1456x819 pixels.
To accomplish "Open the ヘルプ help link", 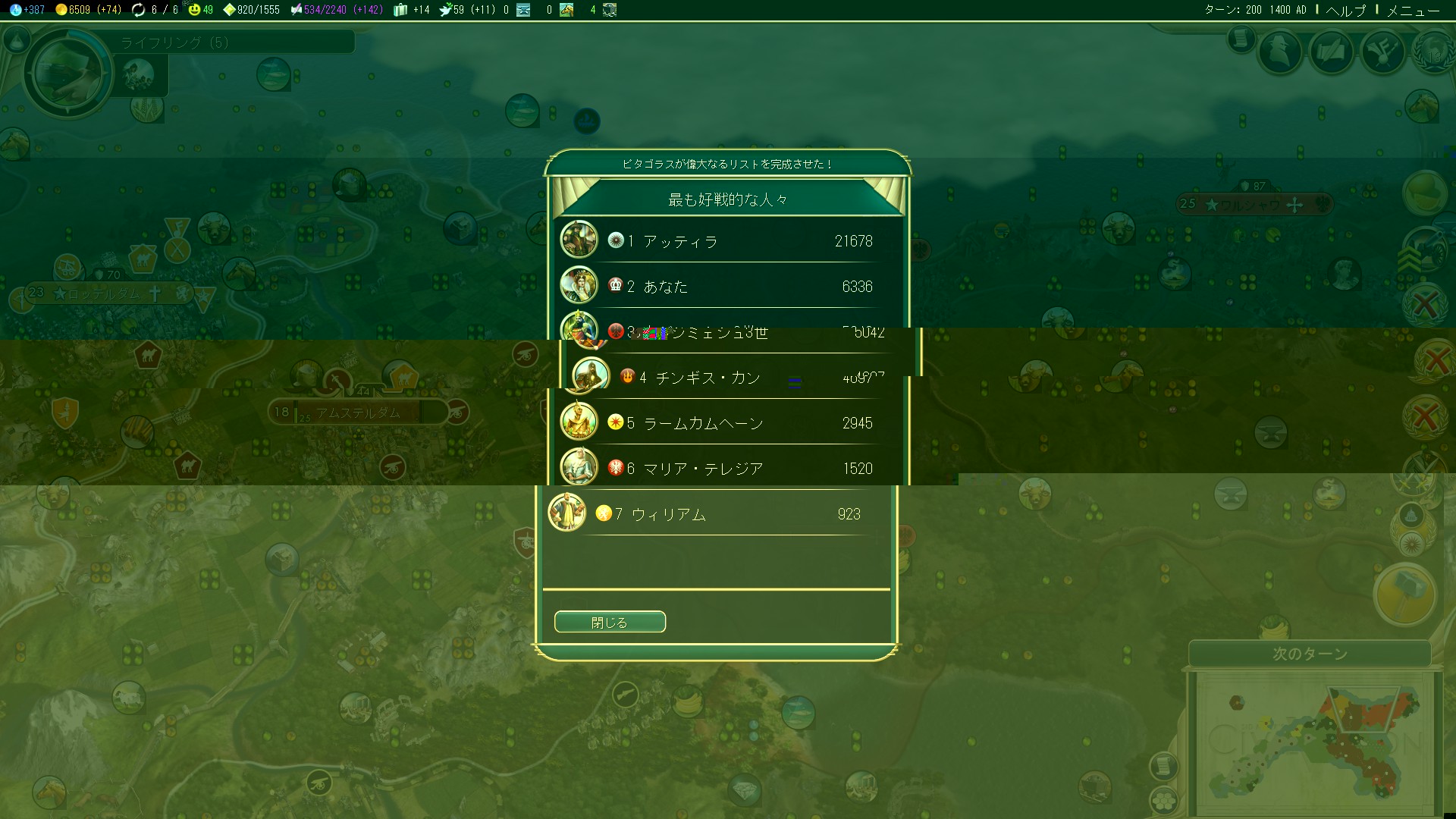I will click(x=1345, y=10).
